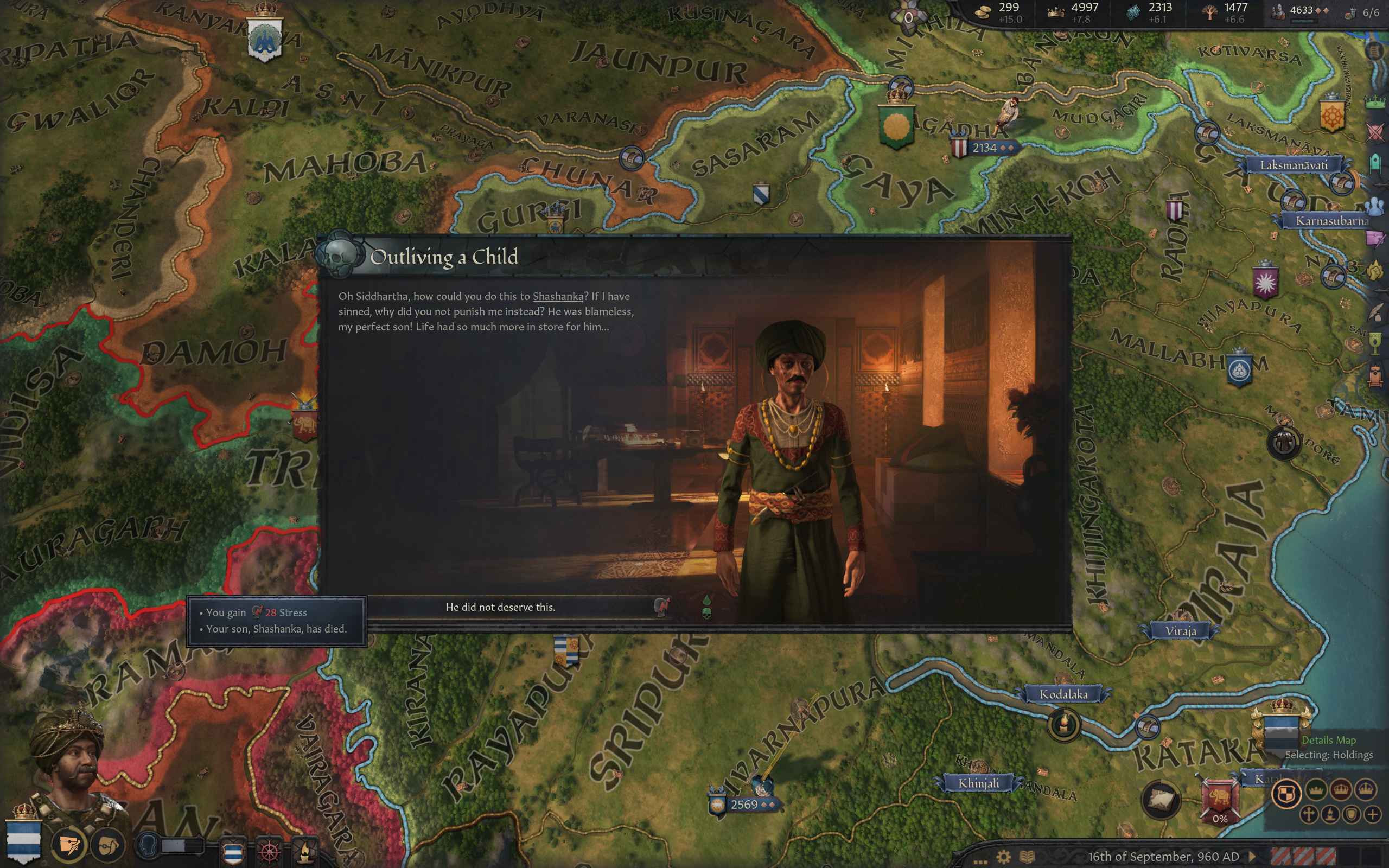Click the date to toggle game pause
Image resolution: width=1389 pixels, height=868 pixels.
pyautogui.click(x=1163, y=857)
